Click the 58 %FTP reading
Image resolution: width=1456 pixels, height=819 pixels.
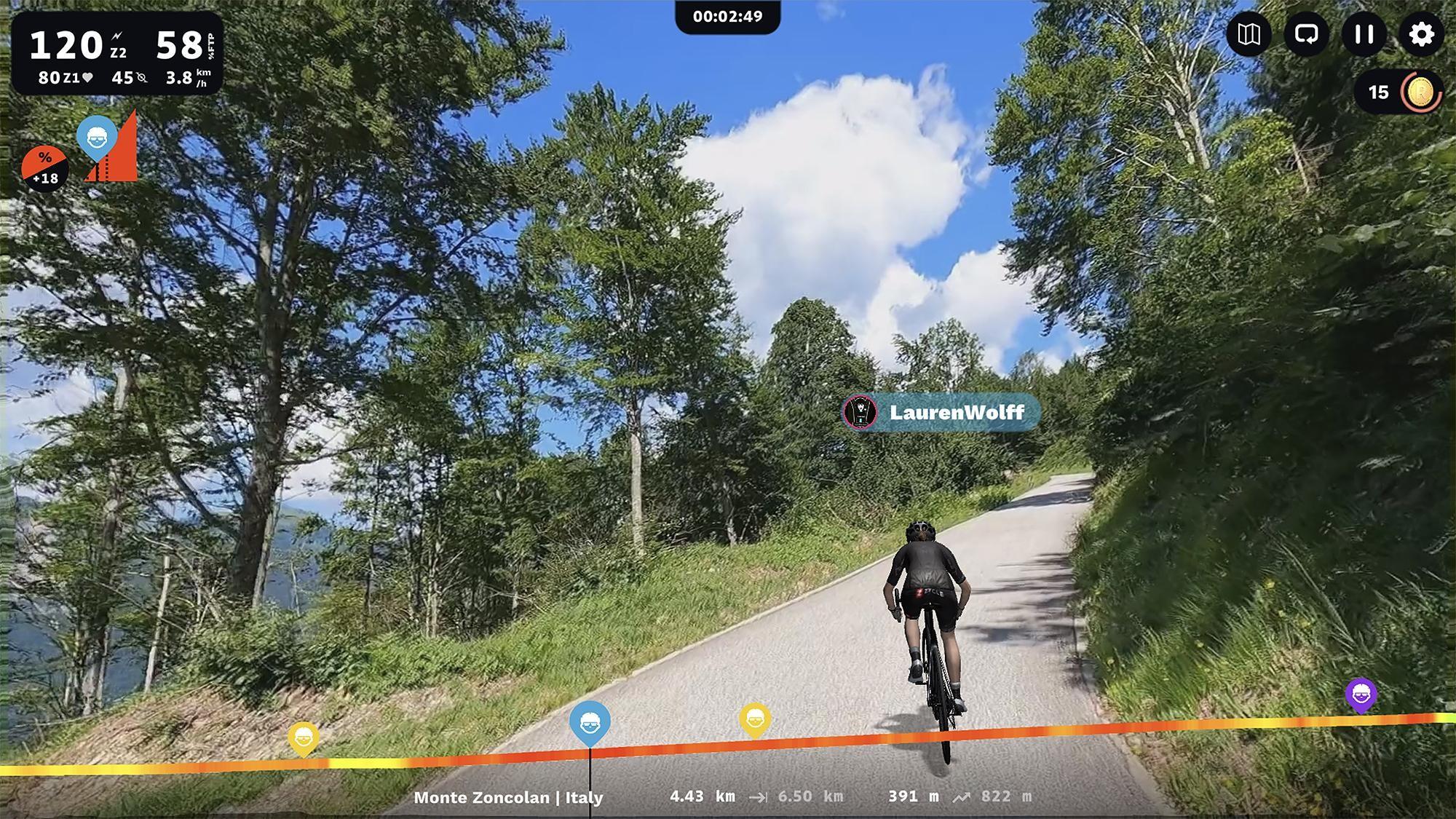coord(179,45)
